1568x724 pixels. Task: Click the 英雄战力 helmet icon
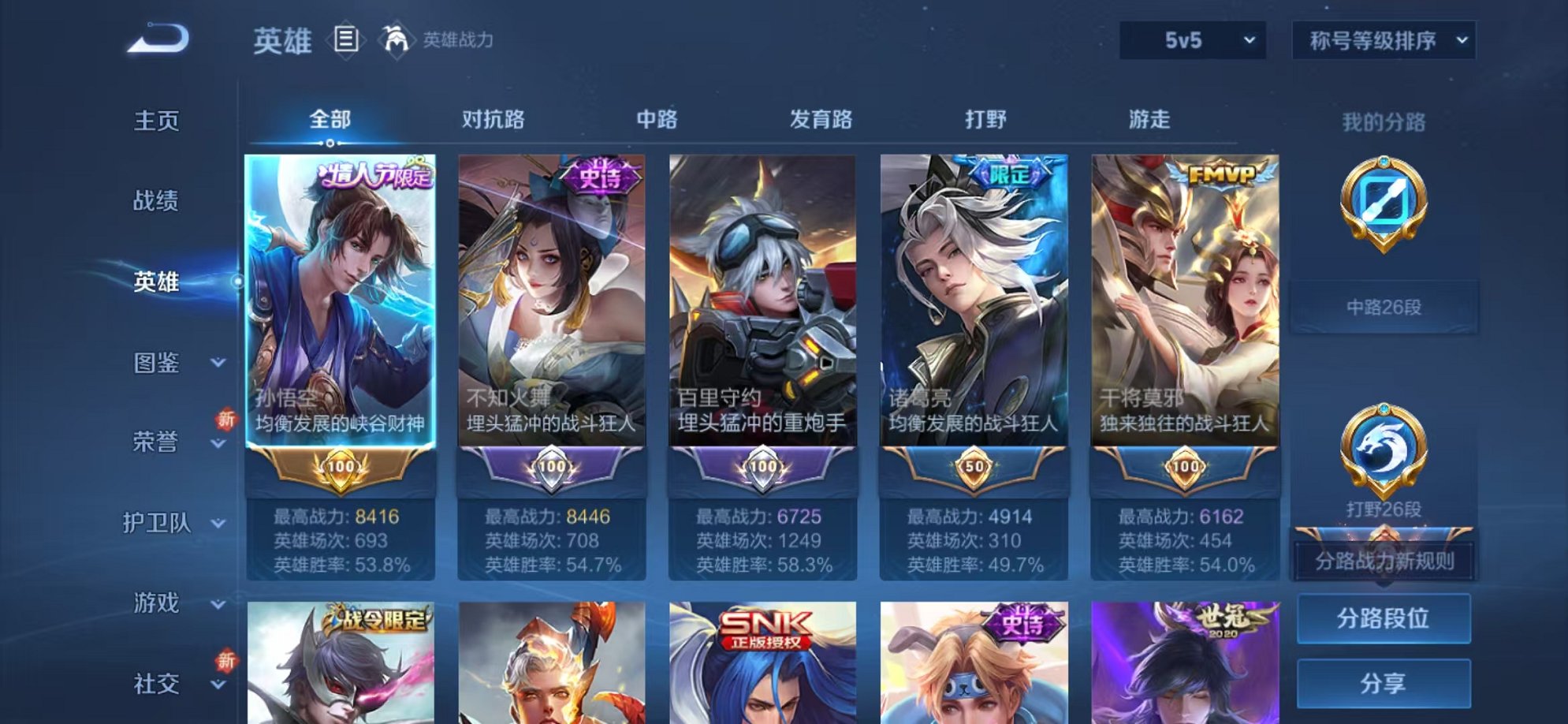pos(396,38)
